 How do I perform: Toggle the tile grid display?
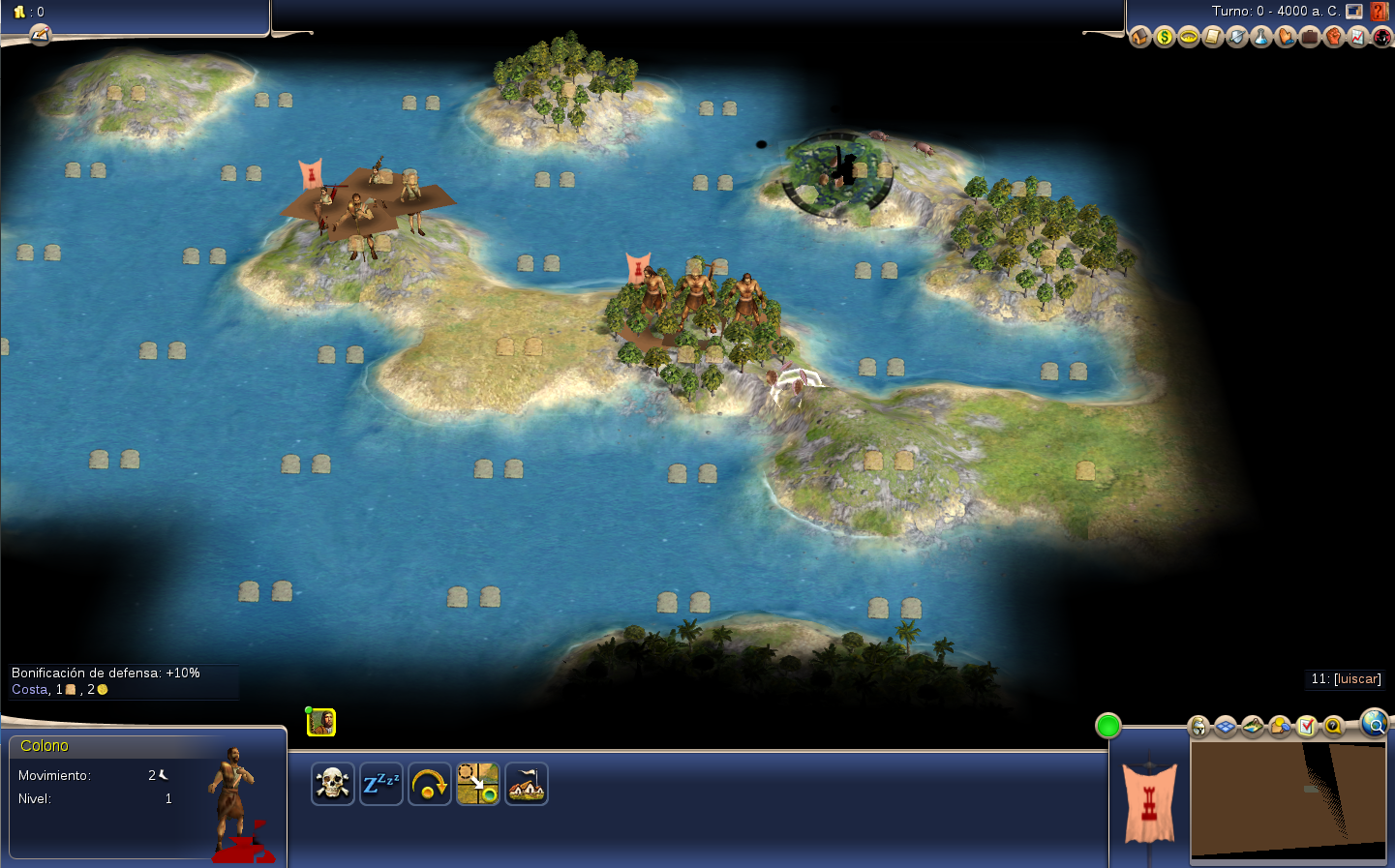pos(1226,726)
